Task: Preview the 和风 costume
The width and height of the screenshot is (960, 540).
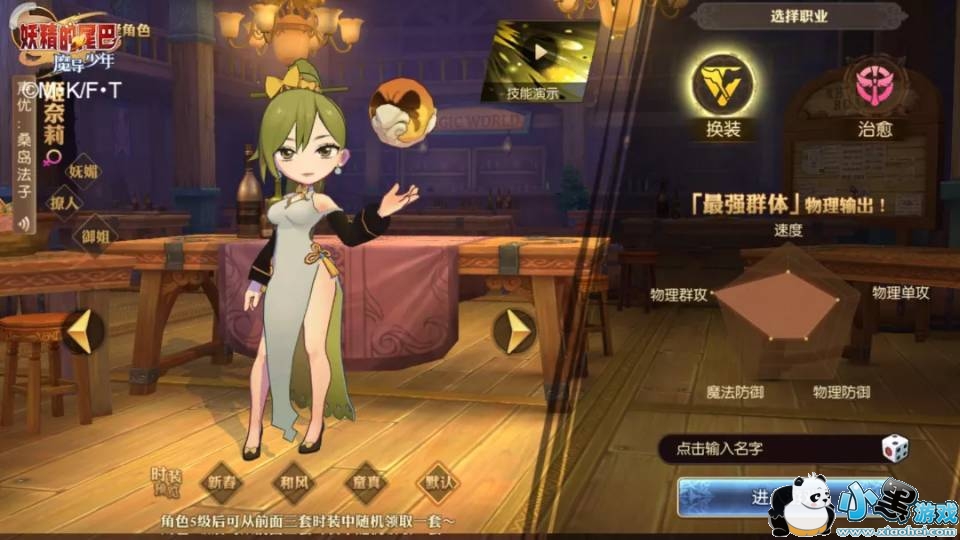Action: [295, 482]
